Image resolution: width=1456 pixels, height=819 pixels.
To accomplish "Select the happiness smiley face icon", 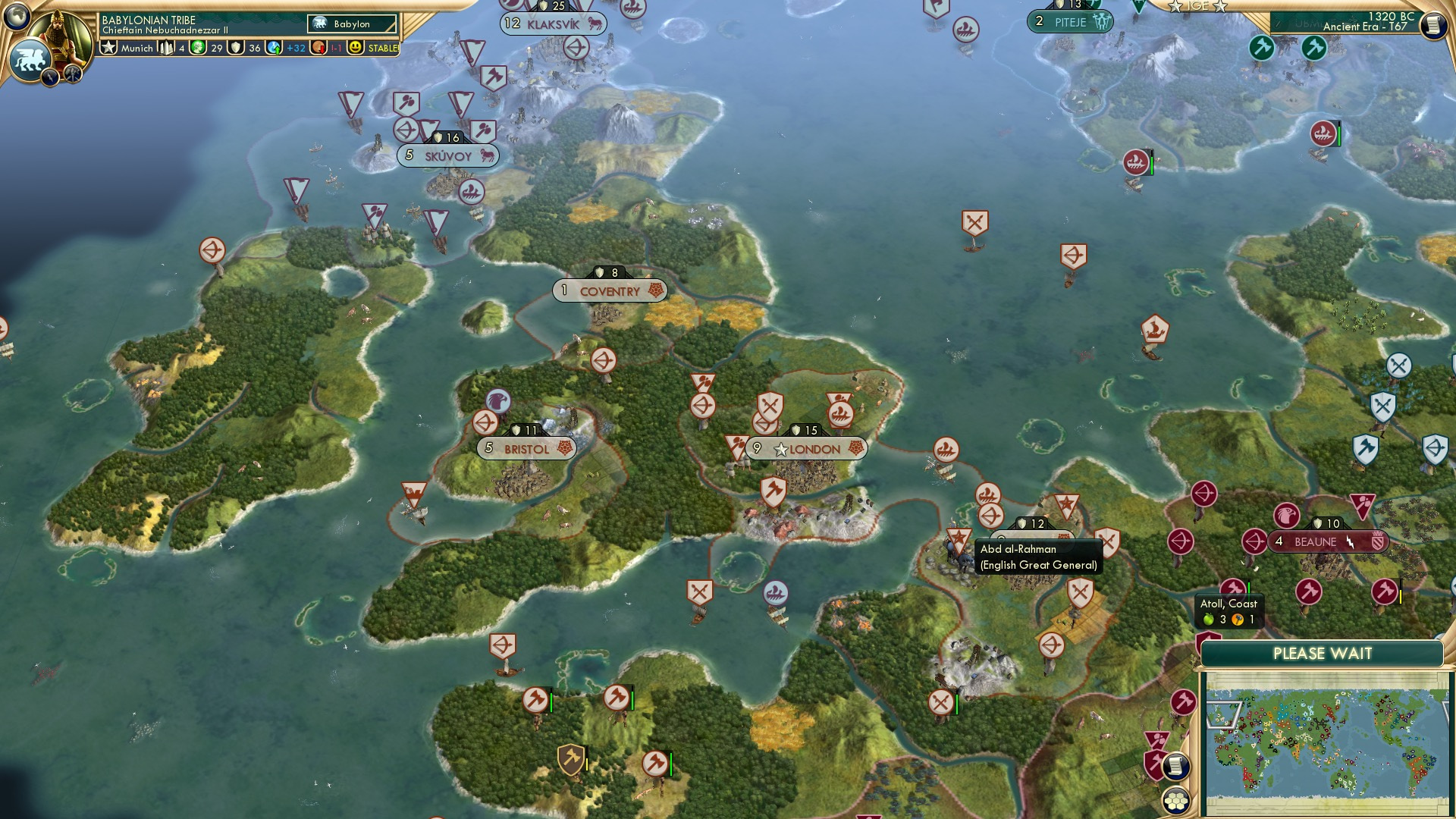I will (355, 47).
